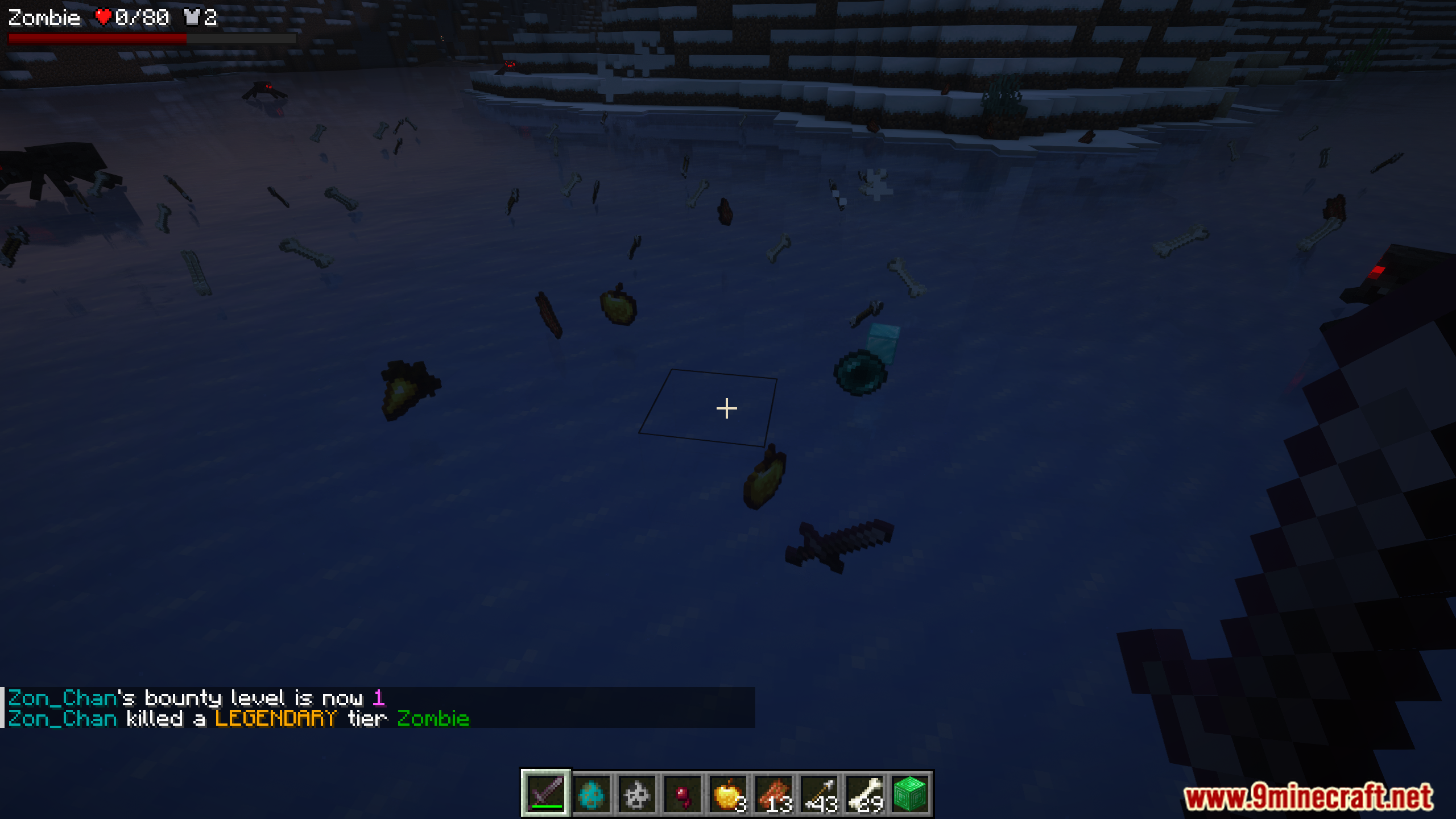Select the netherite sword hotbar slot
Screen dimensions: 1456x819
click(546, 793)
